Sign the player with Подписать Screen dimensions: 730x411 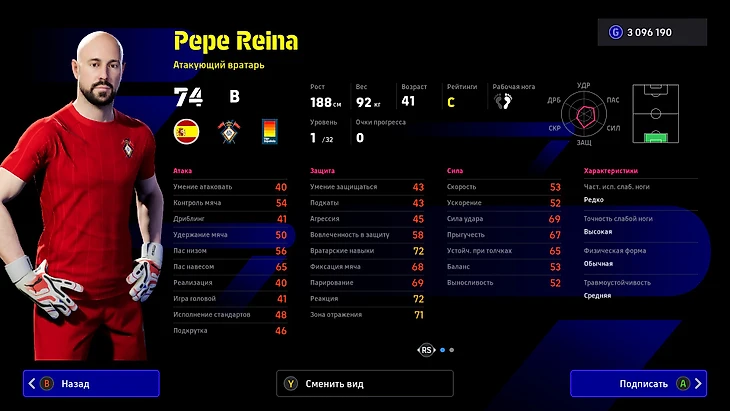638,383
